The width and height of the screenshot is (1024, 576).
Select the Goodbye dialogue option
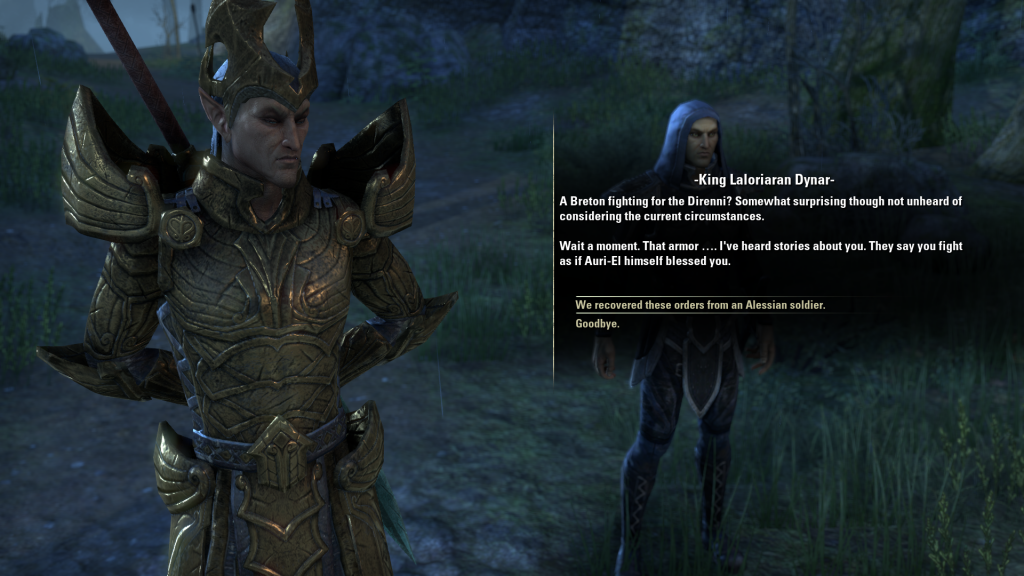click(x=597, y=324)
